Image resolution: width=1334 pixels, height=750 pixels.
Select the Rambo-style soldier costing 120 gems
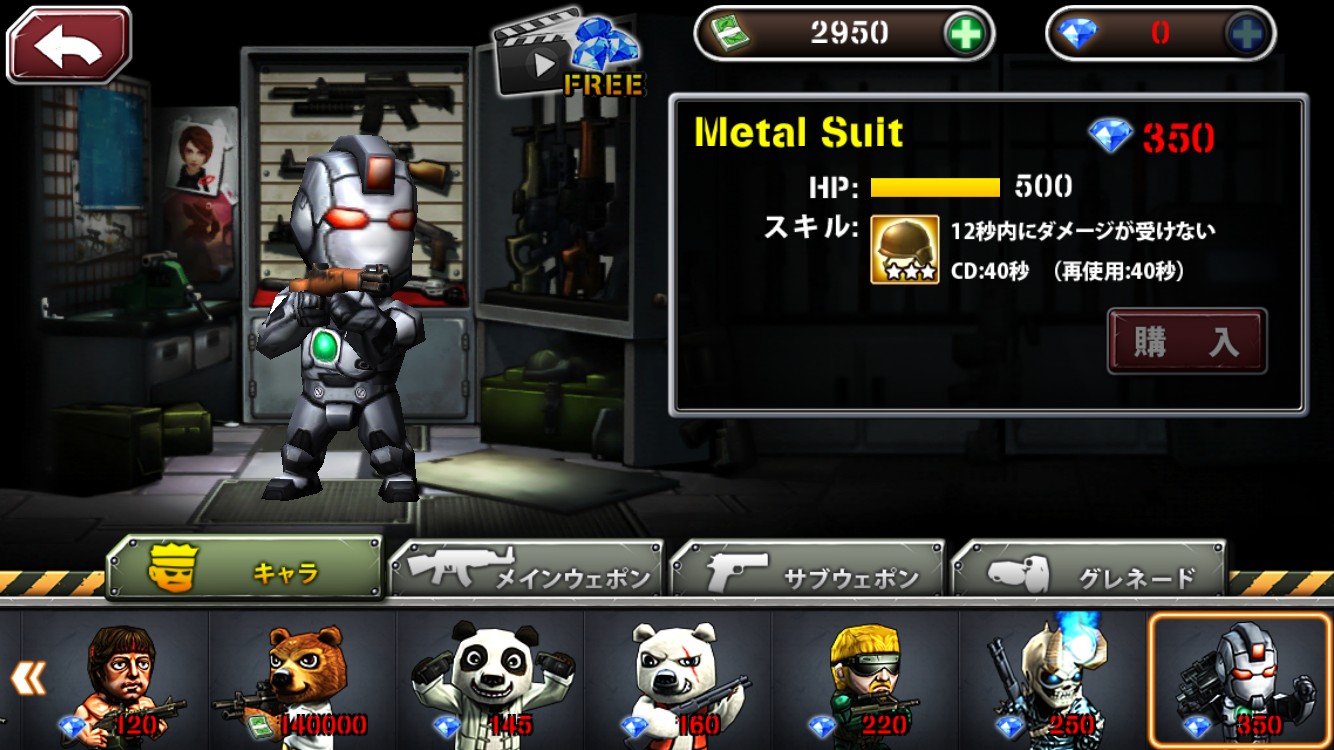116,680
